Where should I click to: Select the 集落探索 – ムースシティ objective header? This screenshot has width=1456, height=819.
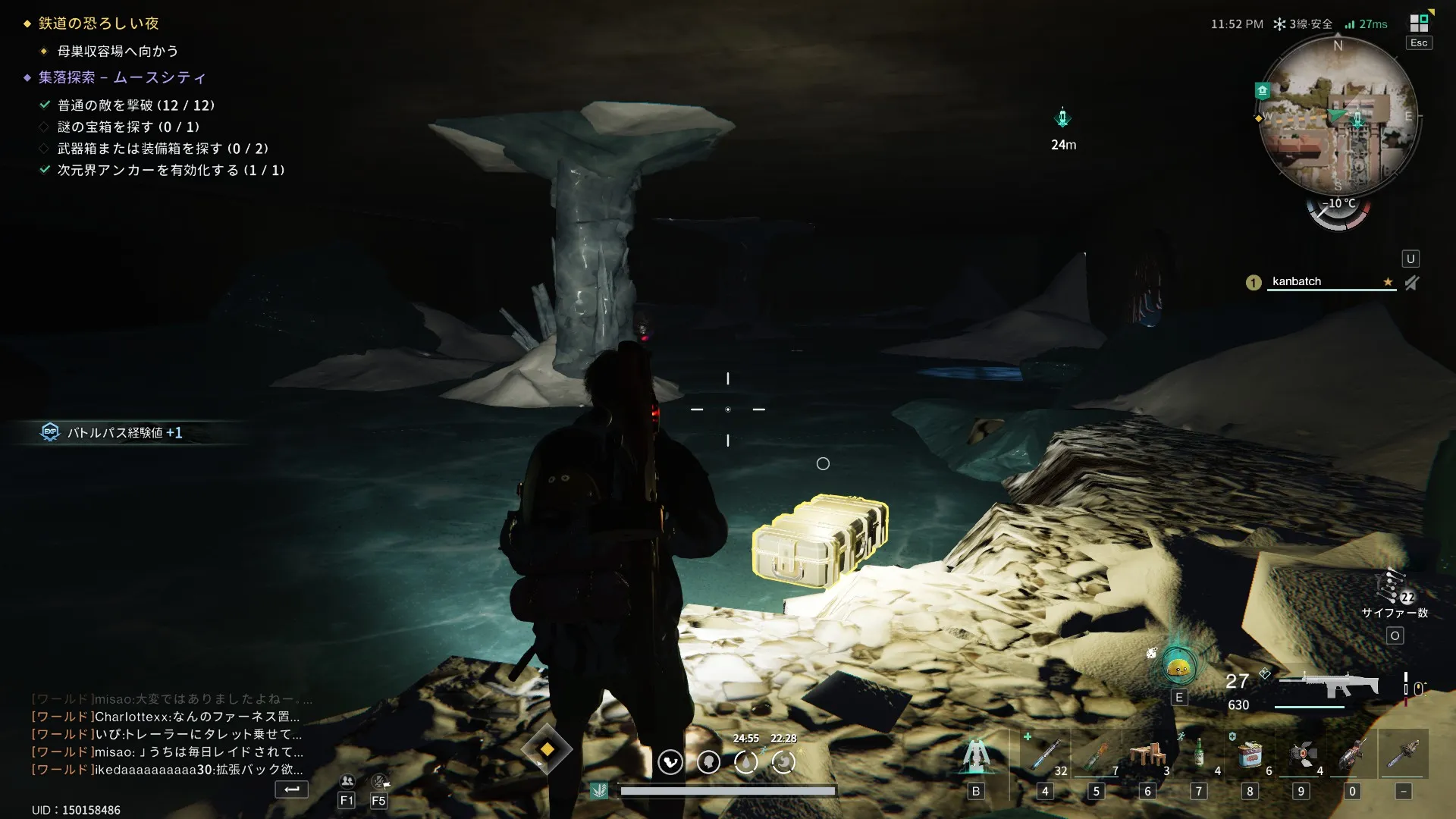[122, 77]
